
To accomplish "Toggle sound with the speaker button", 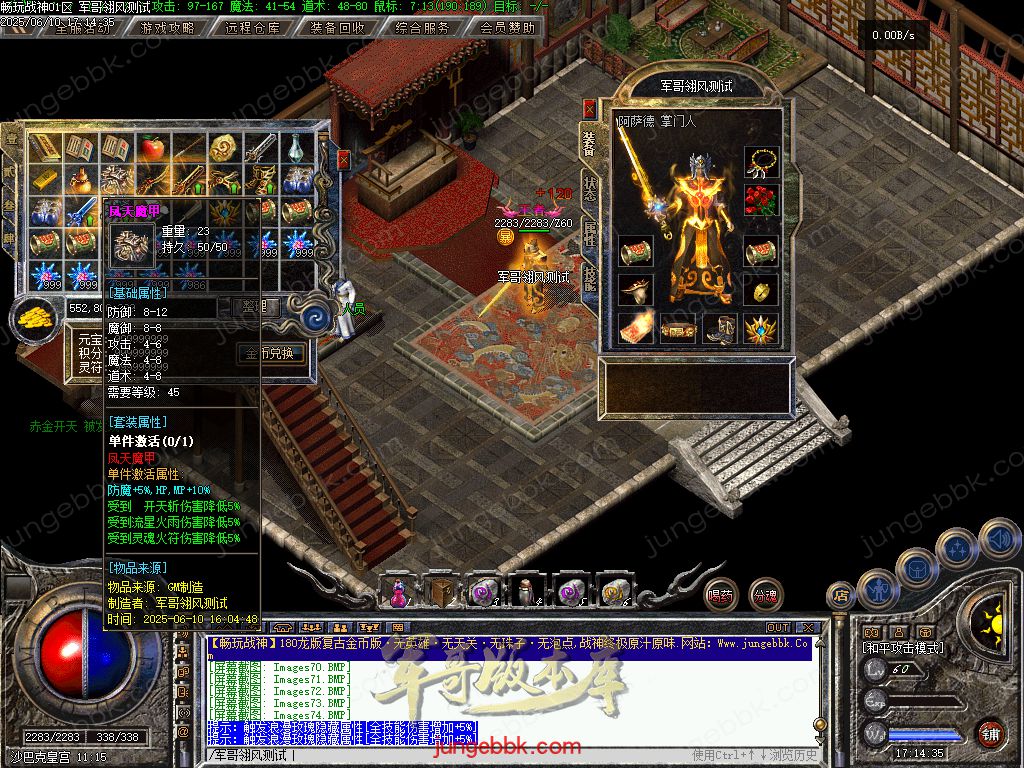I will (x=998, y=538).
